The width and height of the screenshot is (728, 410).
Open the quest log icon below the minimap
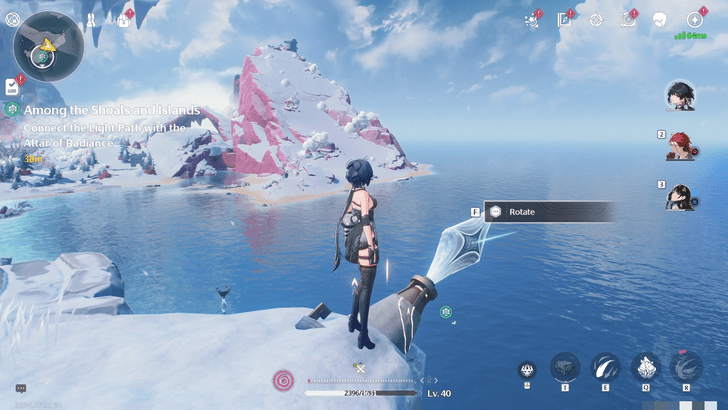point(13,86)
